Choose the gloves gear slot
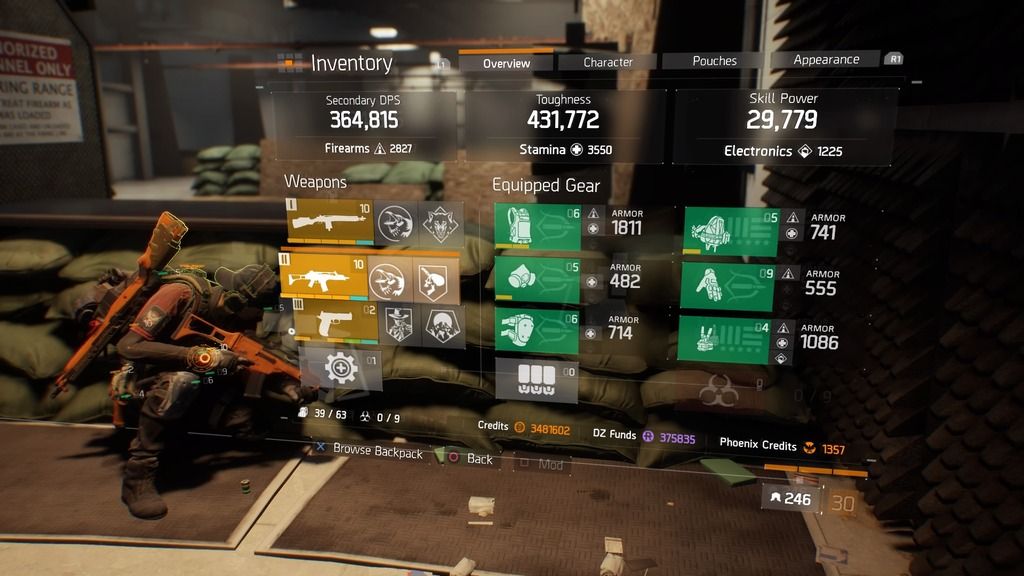Screen dimensions: 1024x576 [731, 287]
